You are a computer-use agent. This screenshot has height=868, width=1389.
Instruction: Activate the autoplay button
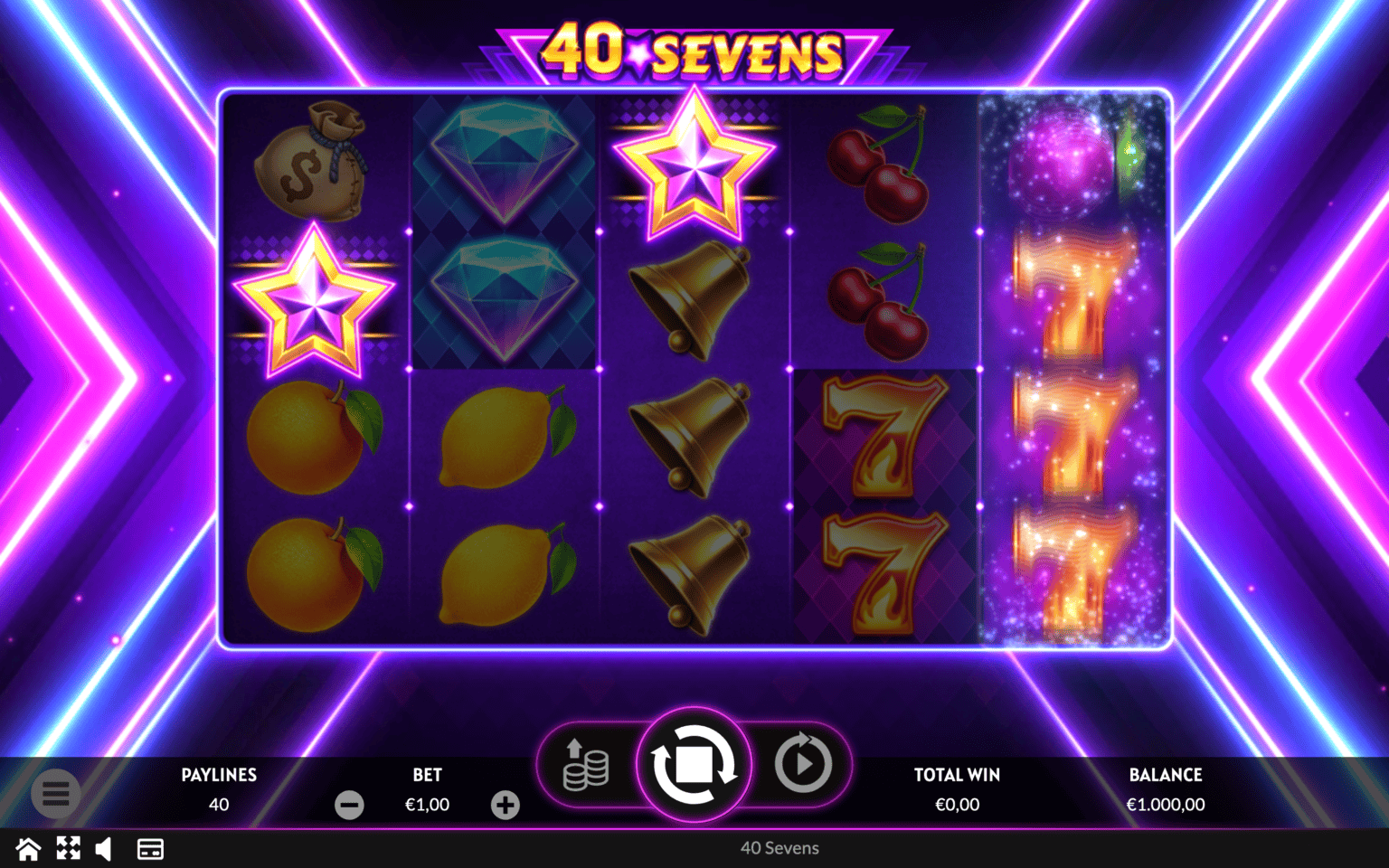click(x=803, y=765)
